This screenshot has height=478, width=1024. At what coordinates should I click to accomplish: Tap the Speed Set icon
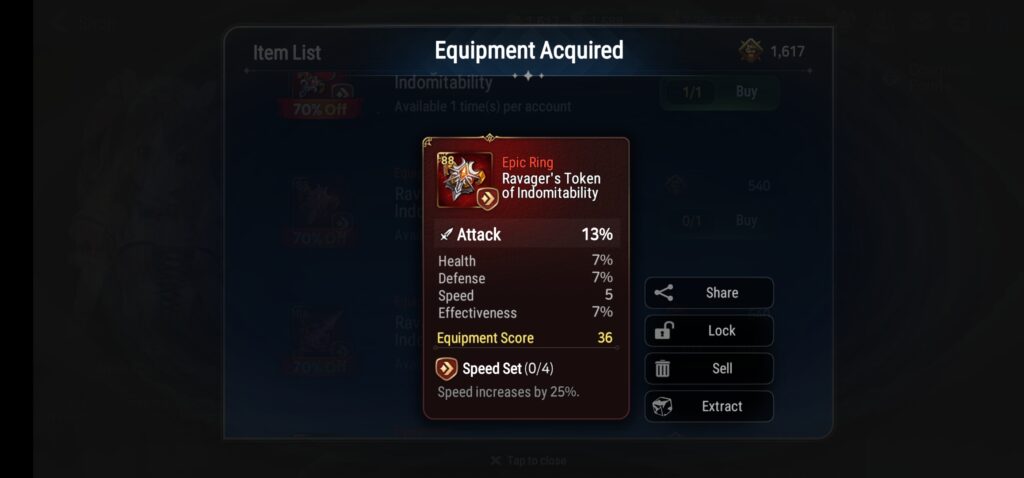coord(447,369)
